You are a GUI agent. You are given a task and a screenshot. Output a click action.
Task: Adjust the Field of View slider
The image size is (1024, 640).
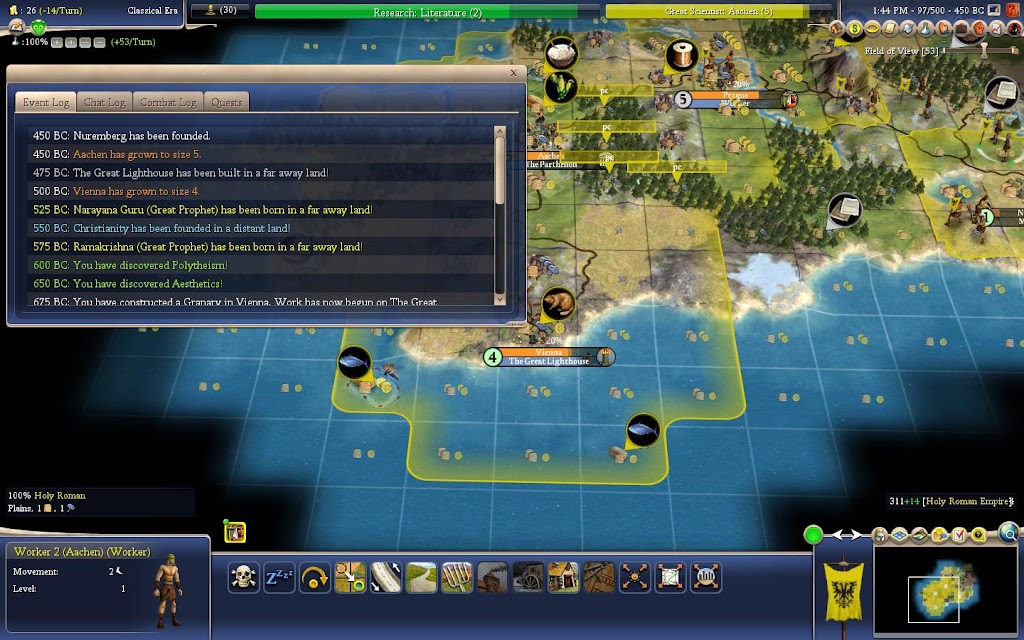[x=982, y=50]
